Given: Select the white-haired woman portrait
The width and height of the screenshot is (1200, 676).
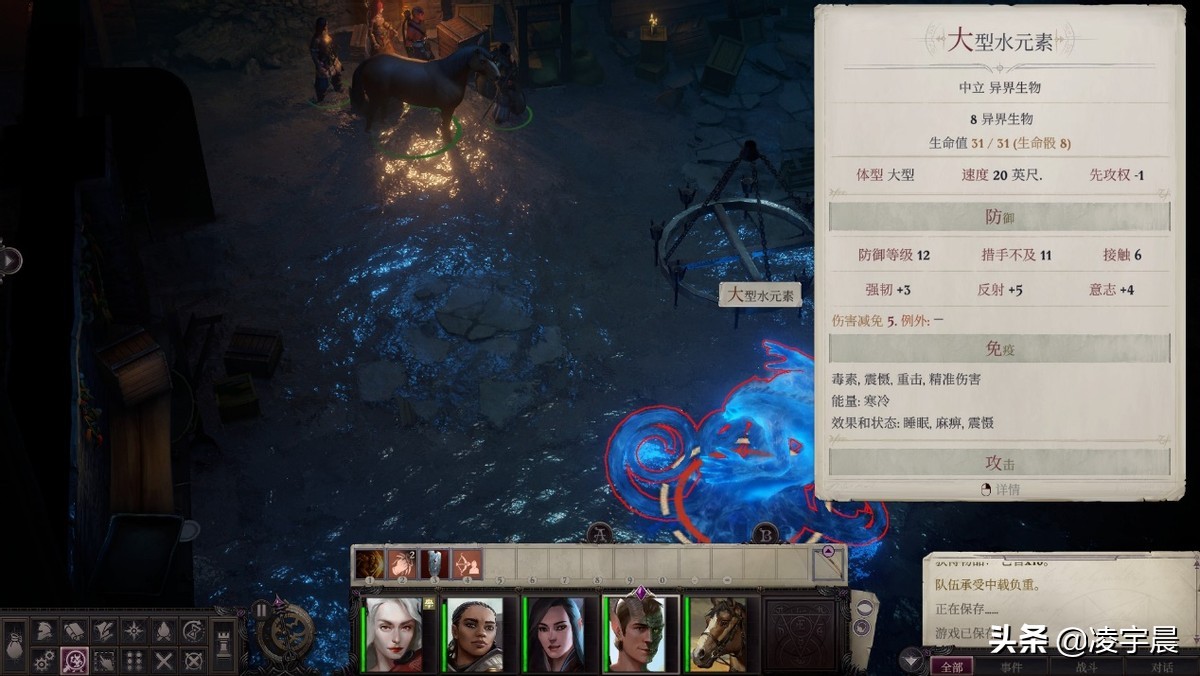Looking at the screenshot, I should (x=393, y=634).
